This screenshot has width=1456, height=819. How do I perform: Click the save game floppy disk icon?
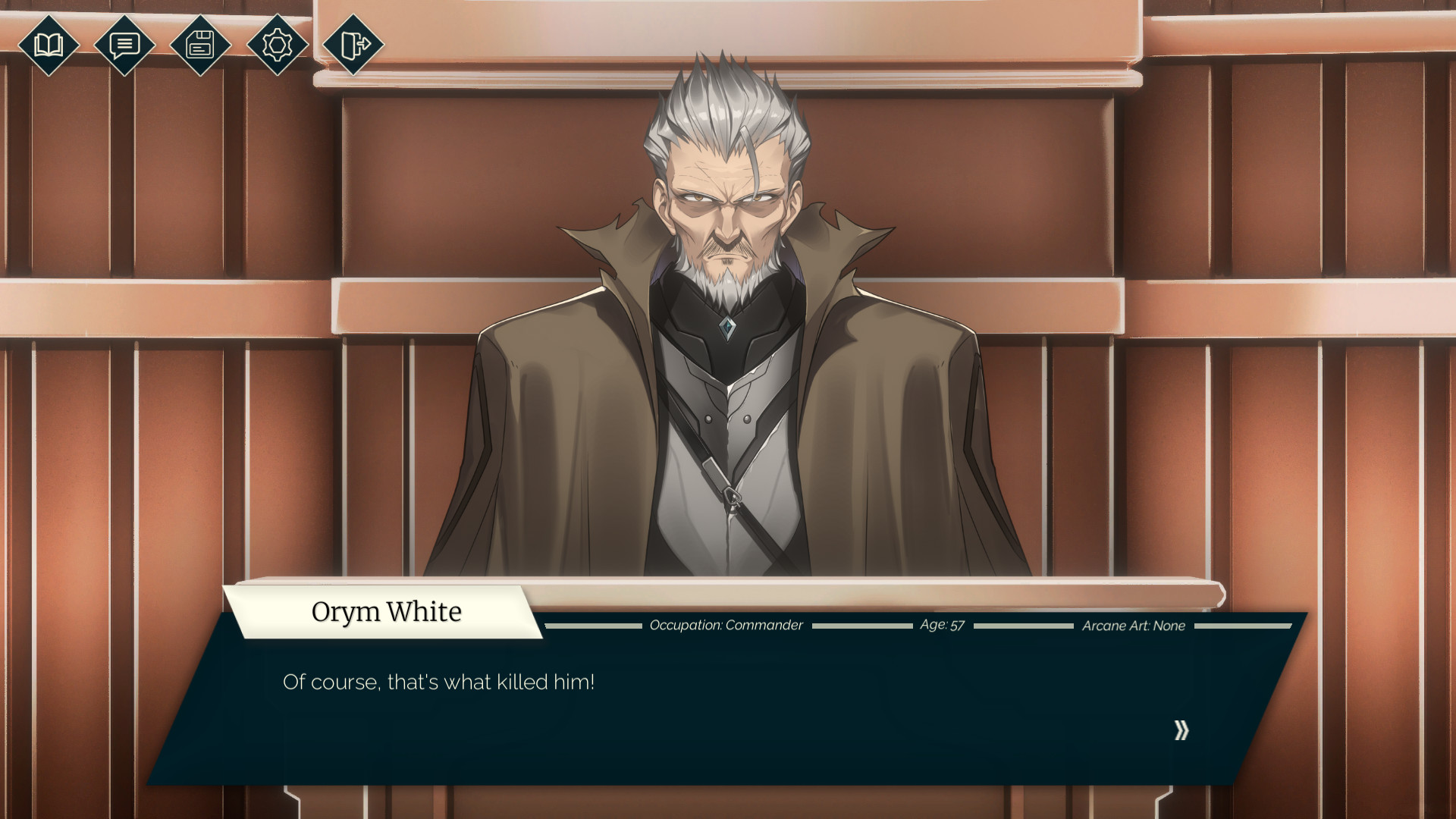coord(199,46)
